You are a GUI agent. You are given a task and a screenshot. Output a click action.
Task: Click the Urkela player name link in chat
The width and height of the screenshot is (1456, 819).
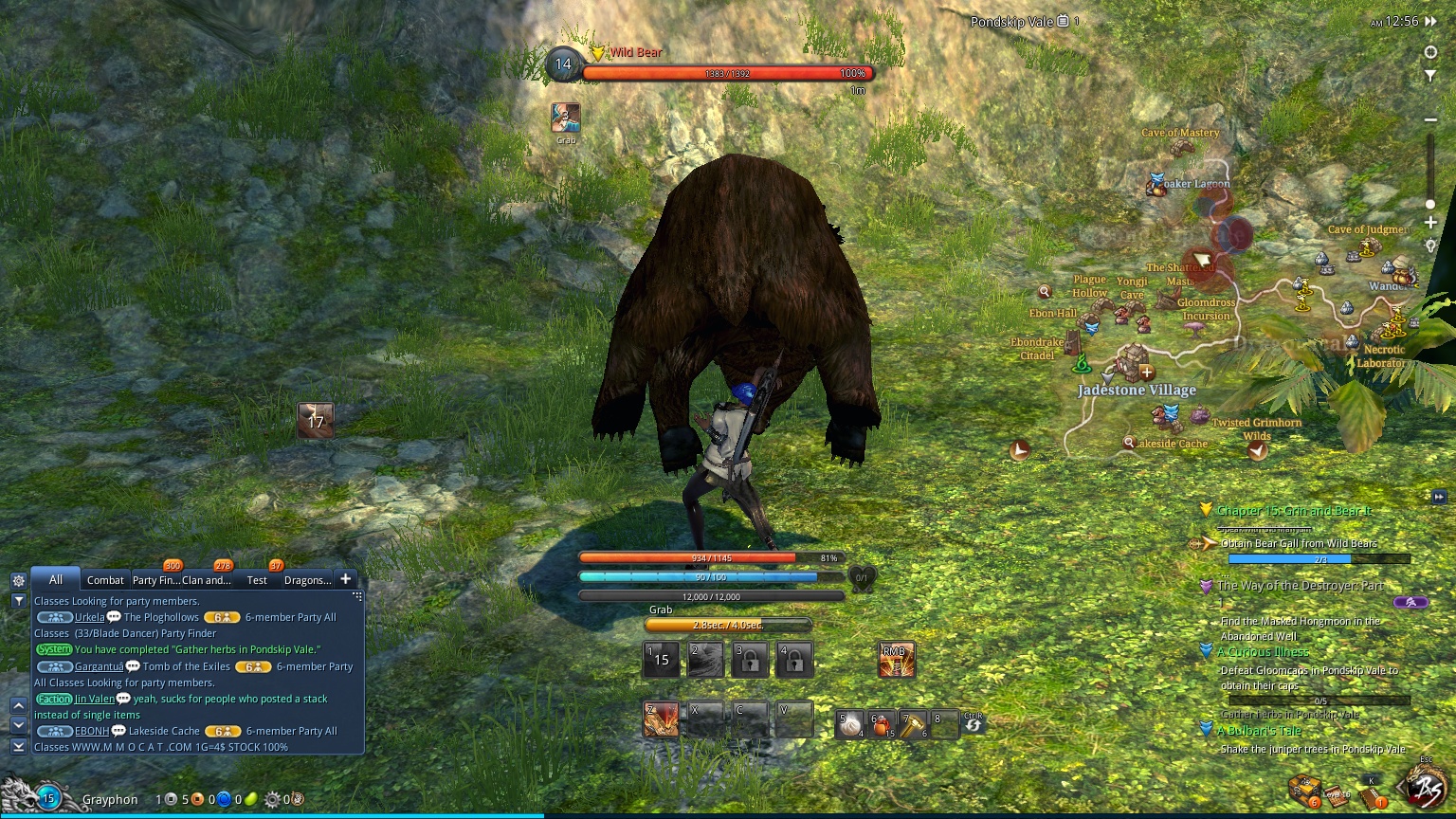tap(90, 617)
